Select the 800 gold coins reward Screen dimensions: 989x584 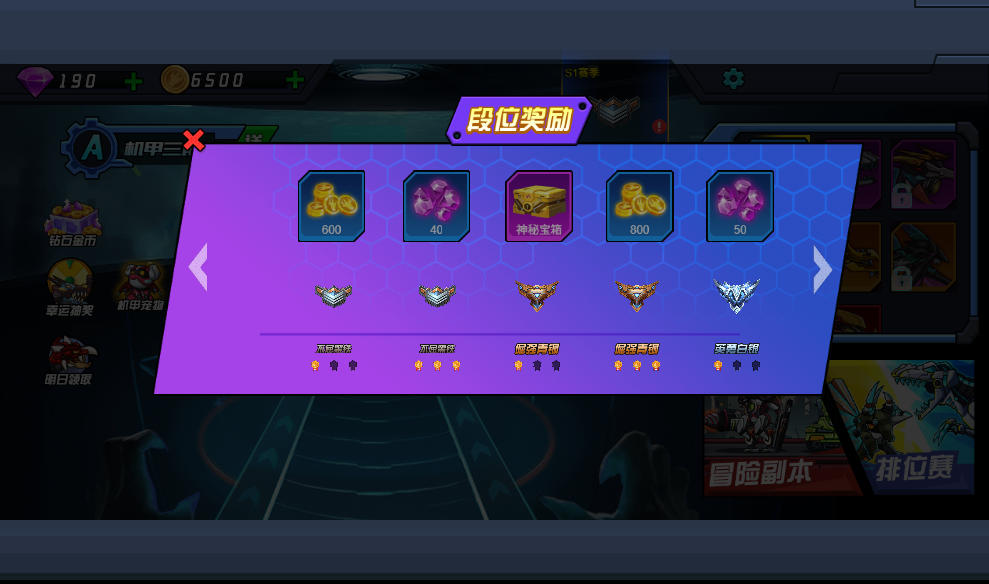639,206
